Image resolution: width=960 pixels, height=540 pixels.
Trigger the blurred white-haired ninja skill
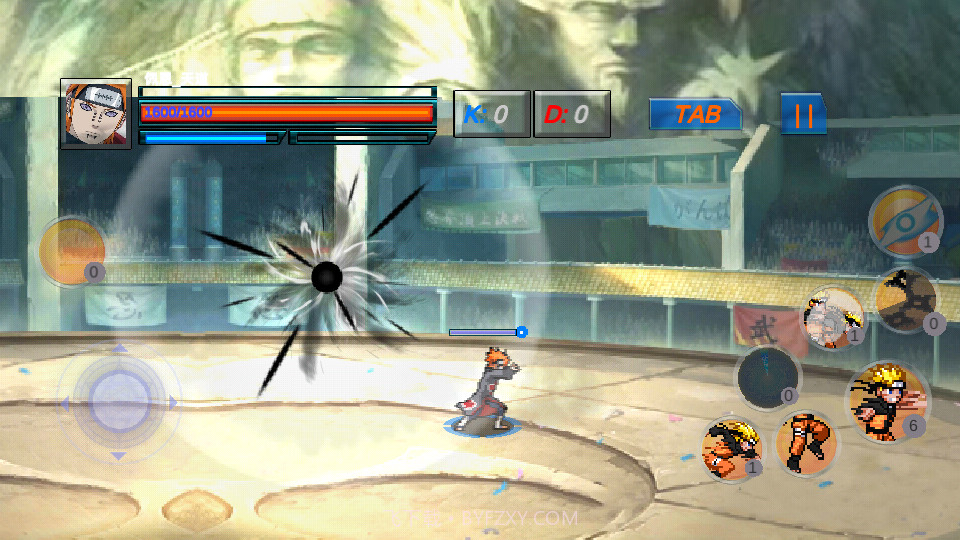click(x=832, y=318)
